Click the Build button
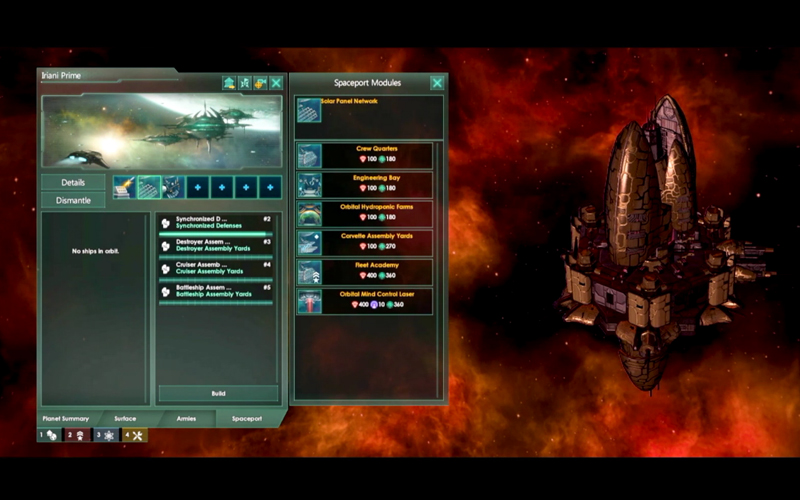The width and height of the screenshot is (800, 500). click(x=218, y=393)
